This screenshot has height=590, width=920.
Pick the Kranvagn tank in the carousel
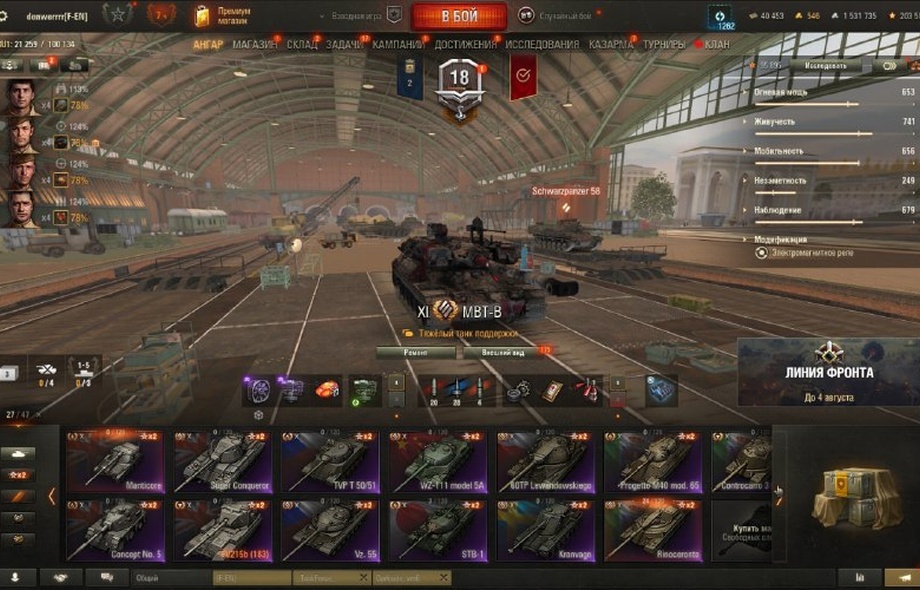[x=545, y=530]
